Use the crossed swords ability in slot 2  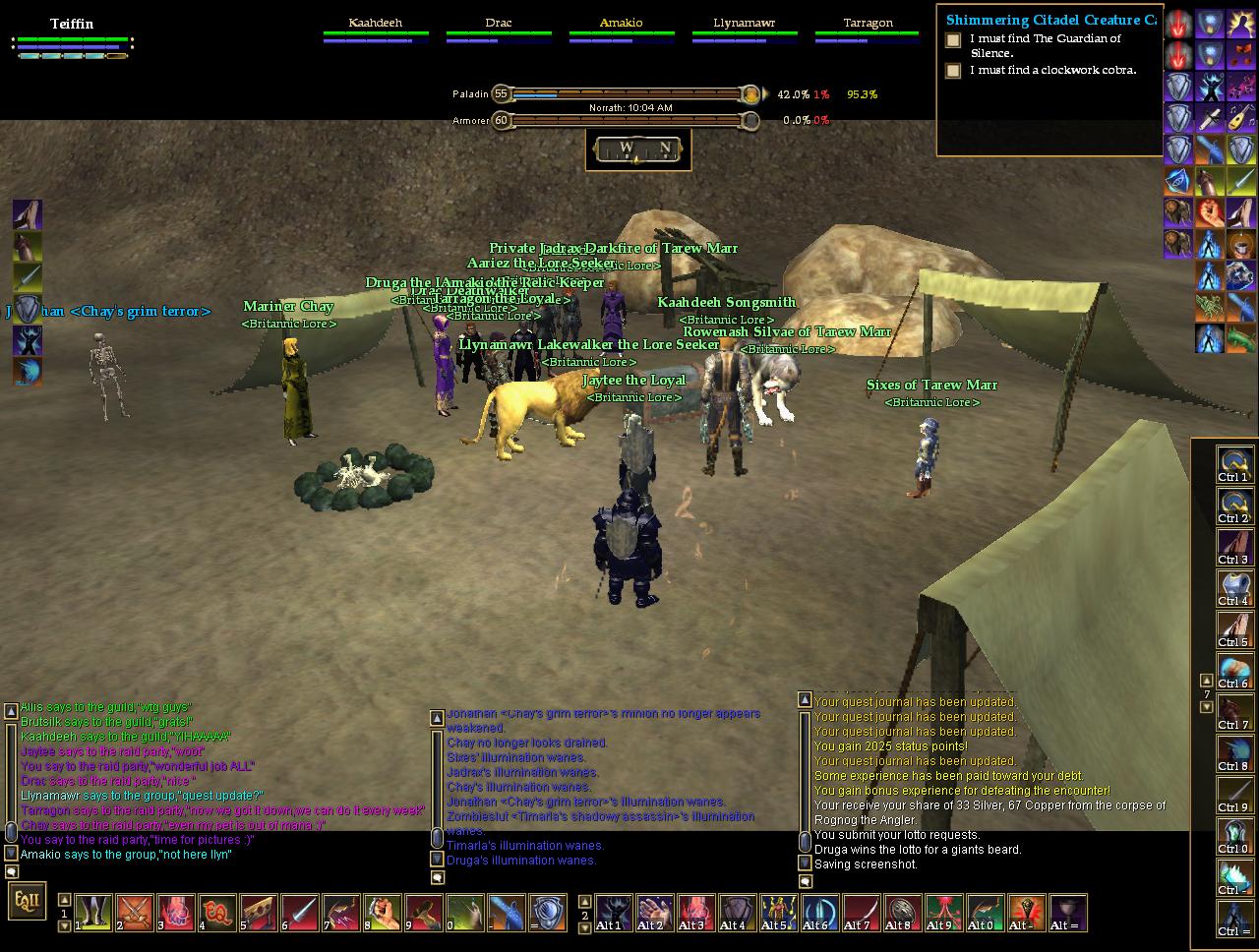tap(135, 913)
